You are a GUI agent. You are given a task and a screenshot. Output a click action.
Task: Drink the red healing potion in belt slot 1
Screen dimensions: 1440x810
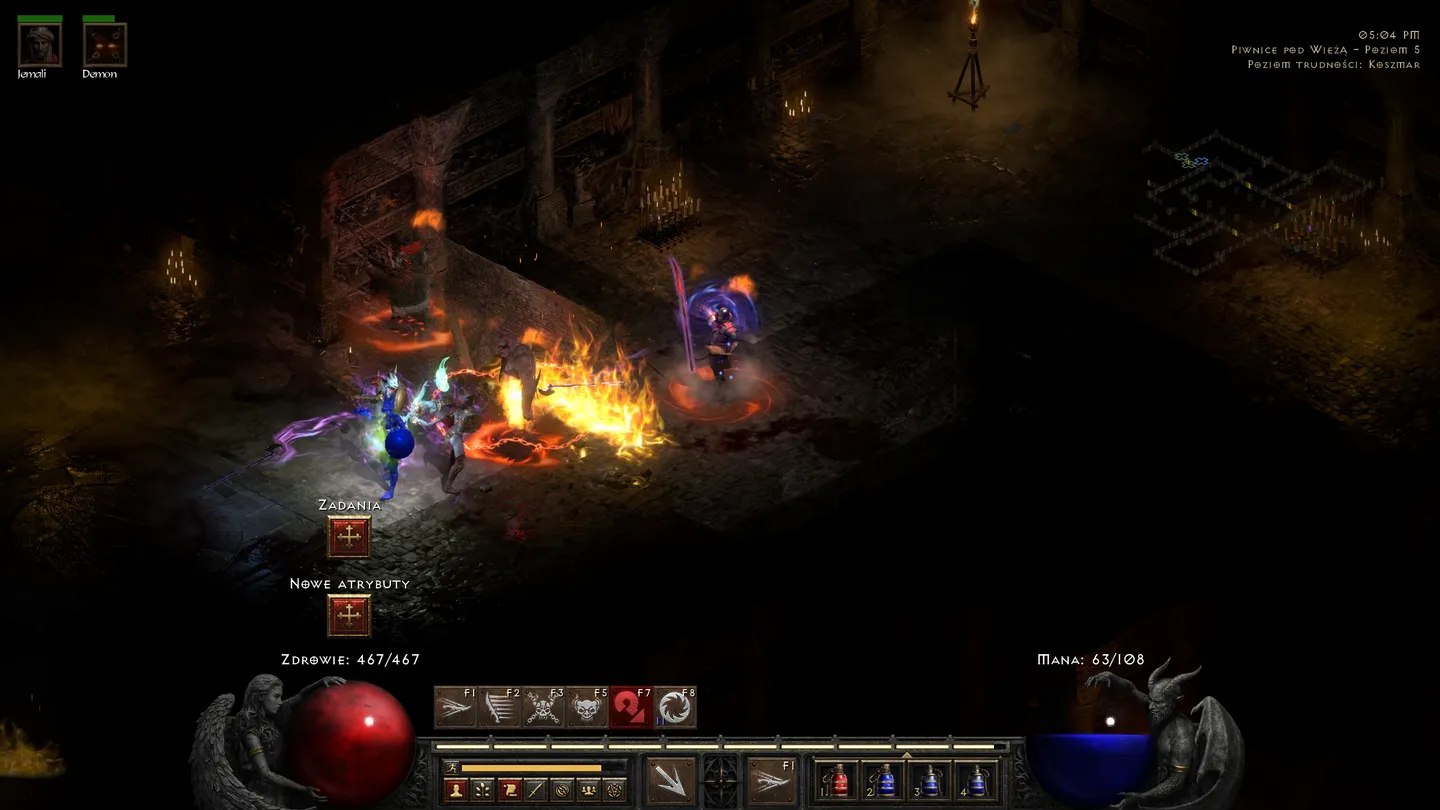[x=839, y=781]
